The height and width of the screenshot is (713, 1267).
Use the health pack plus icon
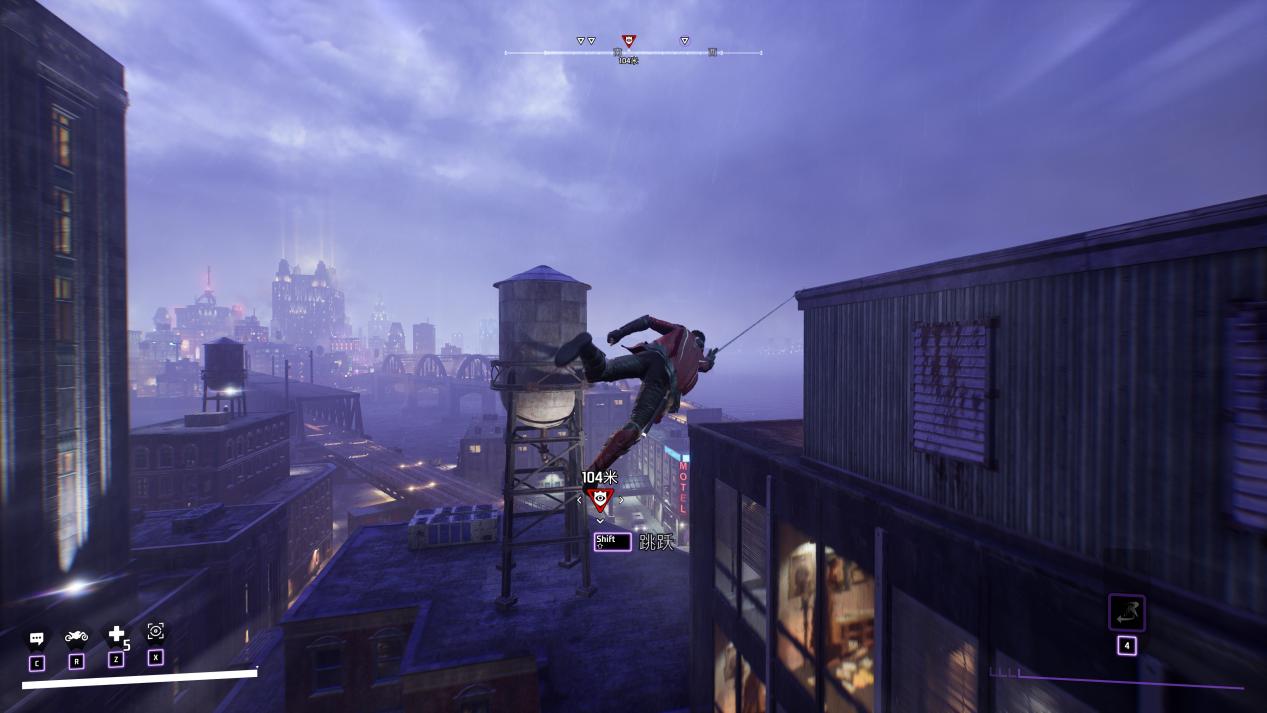pos(116,634)
